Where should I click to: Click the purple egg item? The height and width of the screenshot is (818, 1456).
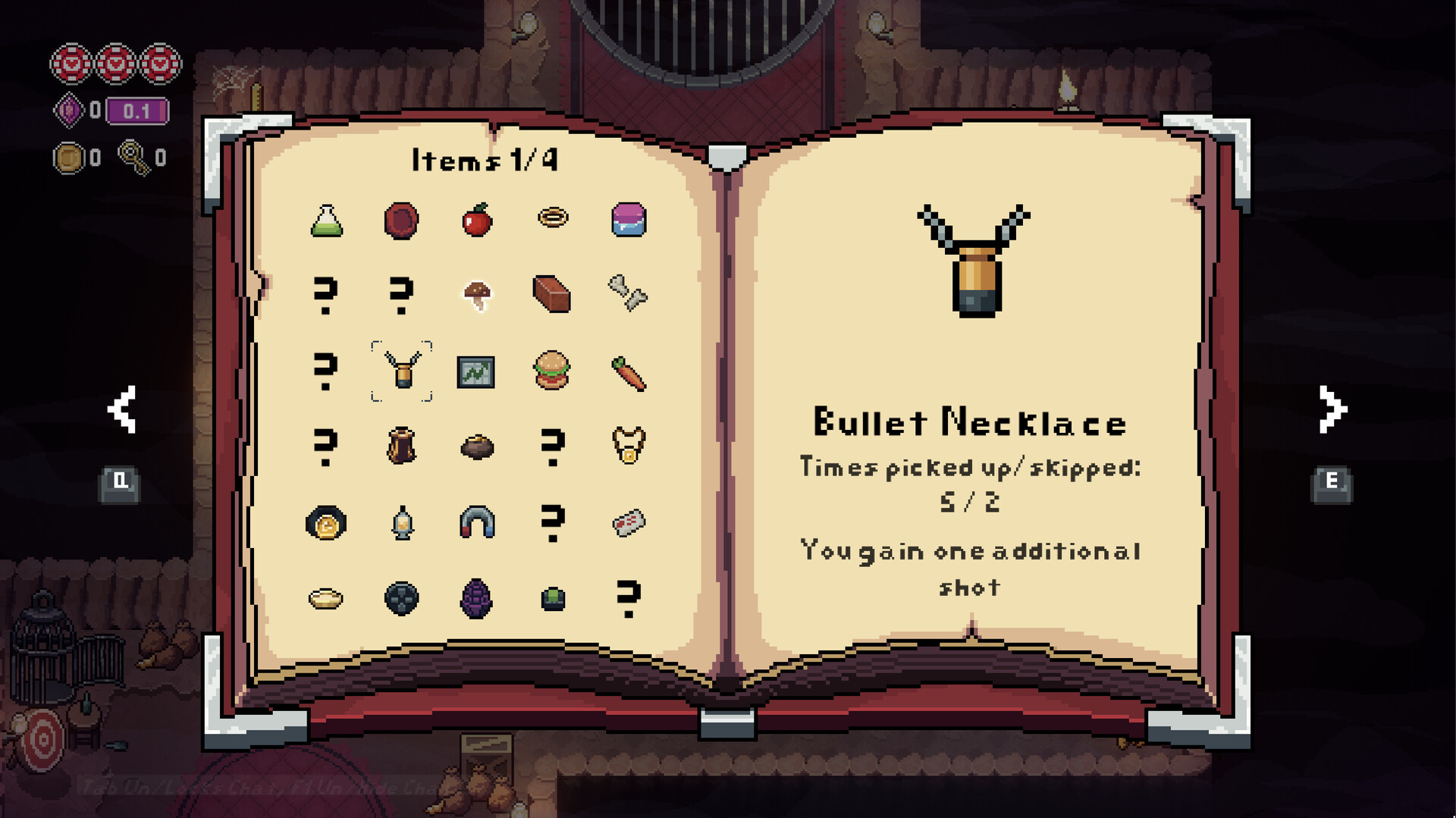coord(475,598)
